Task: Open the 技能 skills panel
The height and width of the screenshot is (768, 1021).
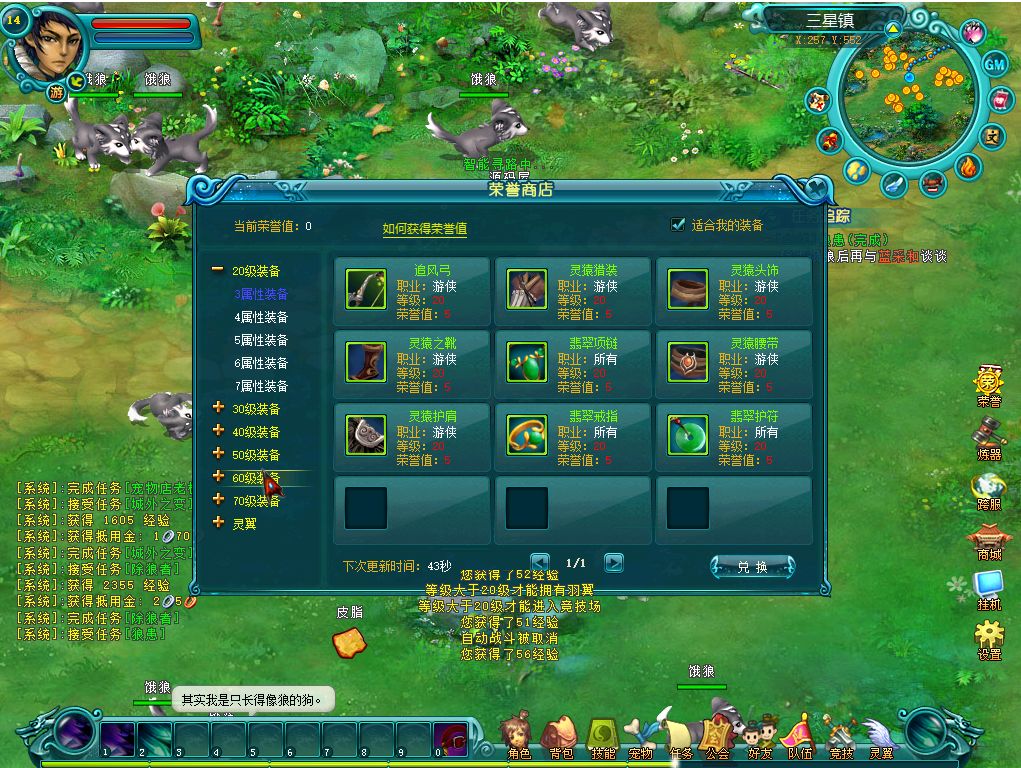Action: [603, 737]
